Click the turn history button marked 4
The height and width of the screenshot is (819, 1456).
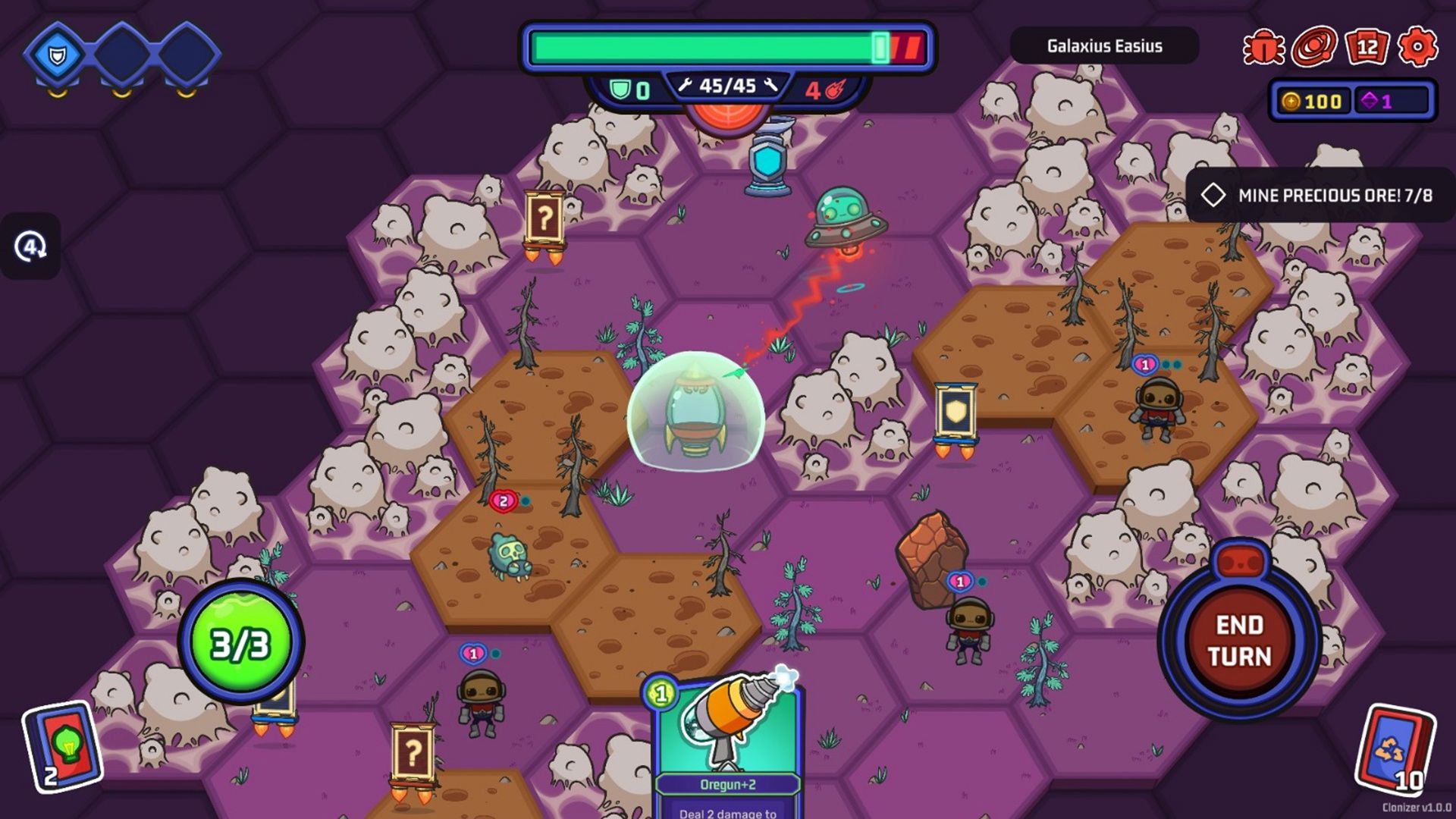30,246
